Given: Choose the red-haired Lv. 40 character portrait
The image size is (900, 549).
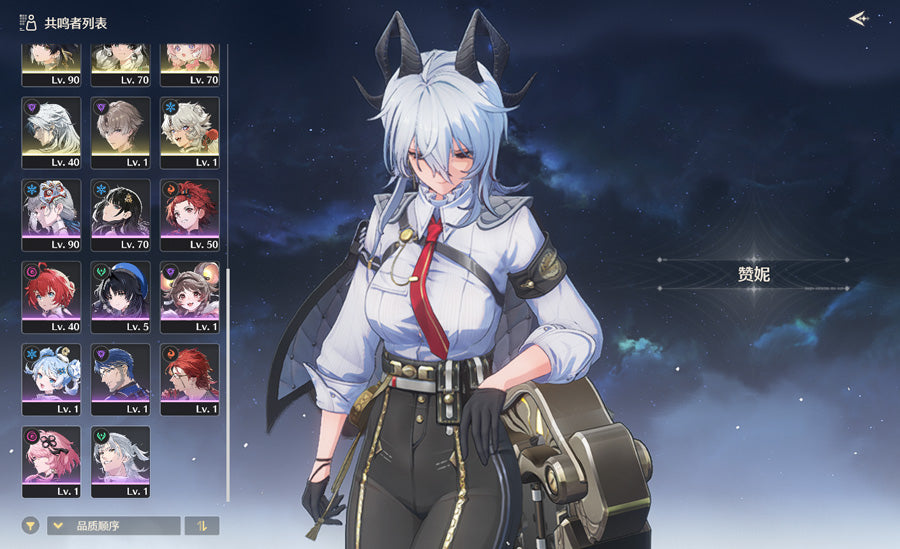Looking at the screenshot, I should tap(51, 297).
